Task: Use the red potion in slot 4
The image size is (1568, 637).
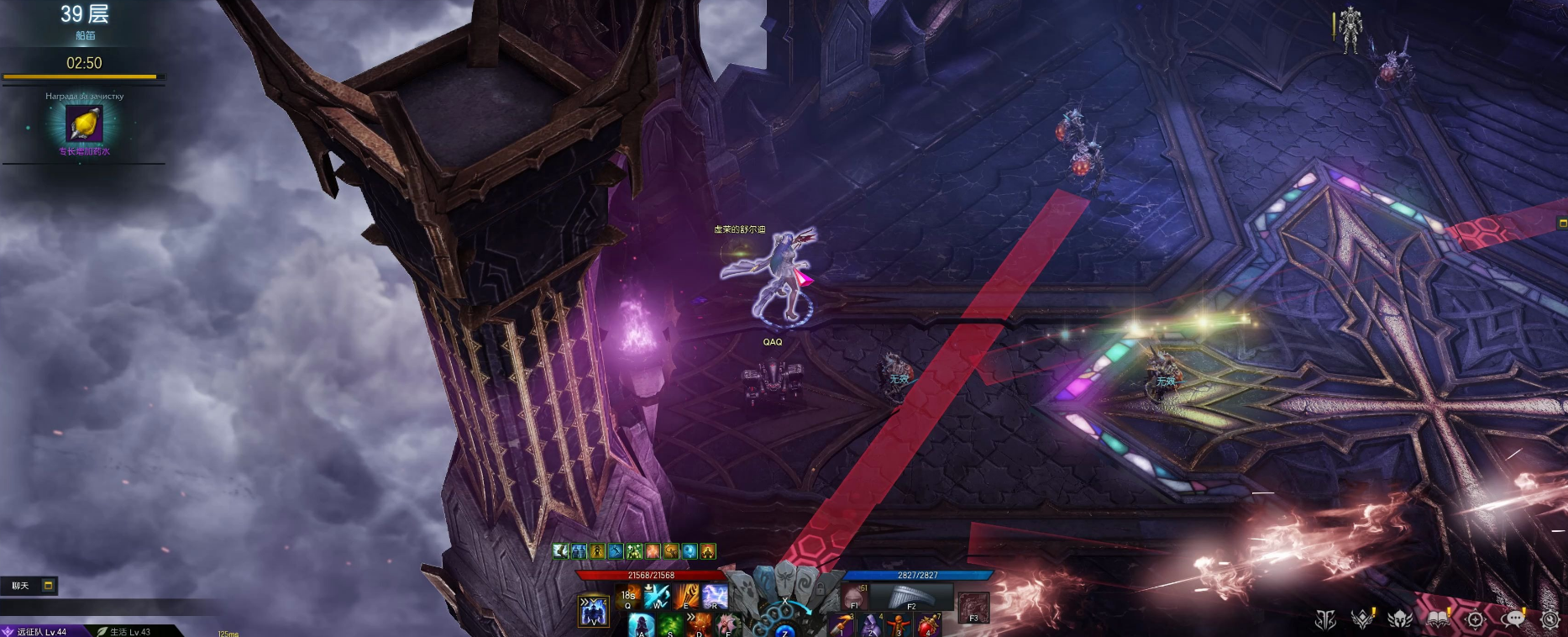Action: click(928, 625)
